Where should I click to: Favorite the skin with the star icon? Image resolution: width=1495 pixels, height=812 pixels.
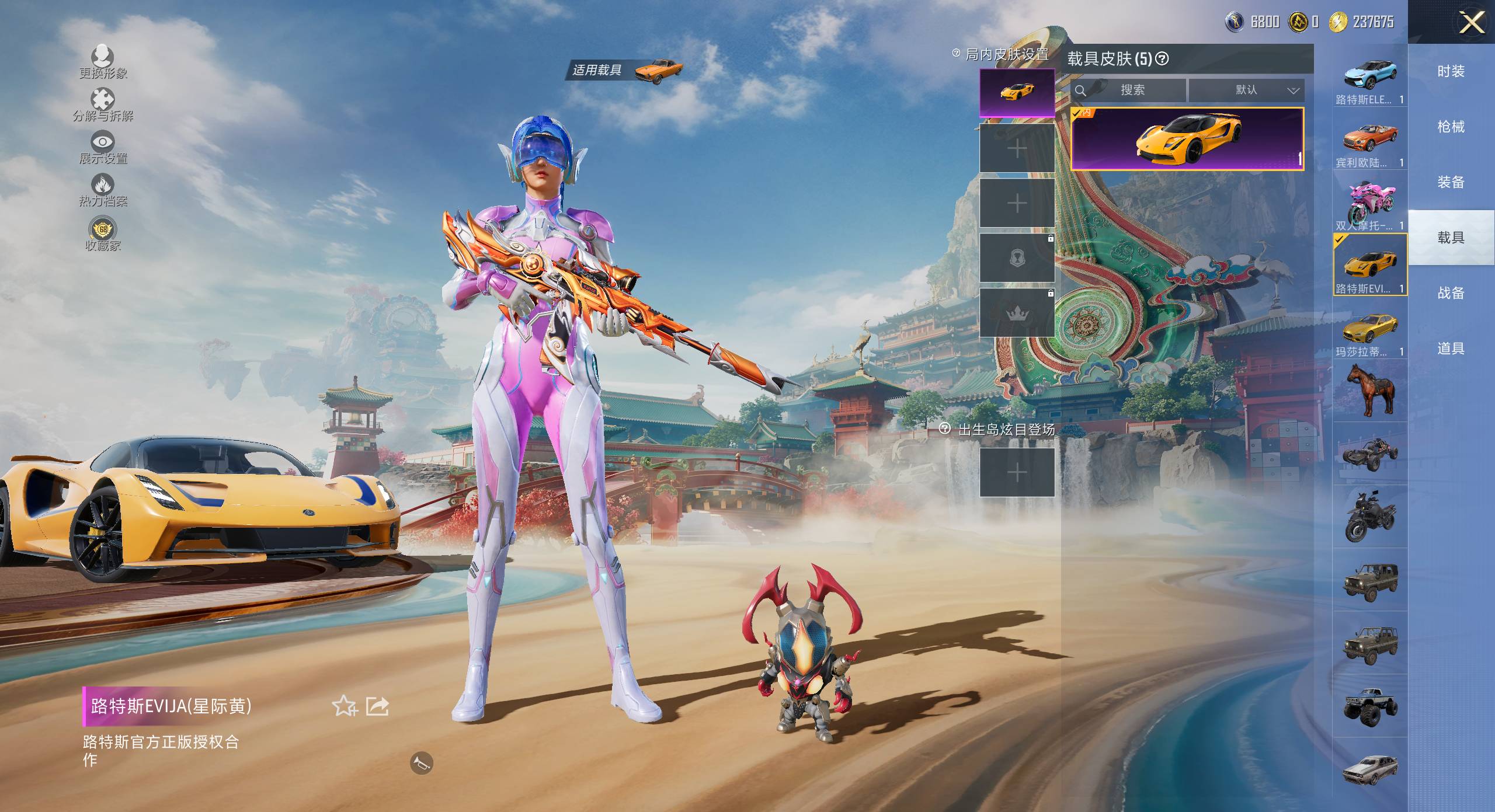345,706
